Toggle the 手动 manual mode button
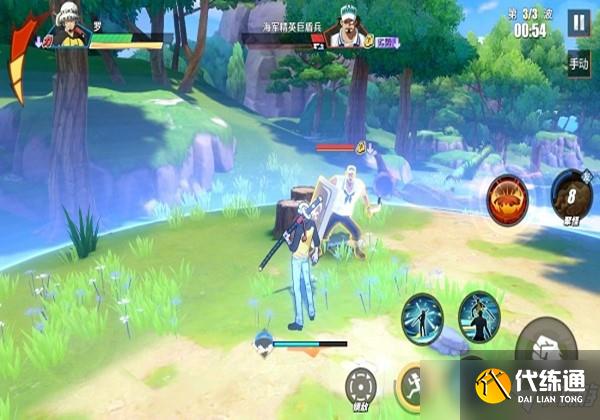The image size is (600, 420). [579, 65]
